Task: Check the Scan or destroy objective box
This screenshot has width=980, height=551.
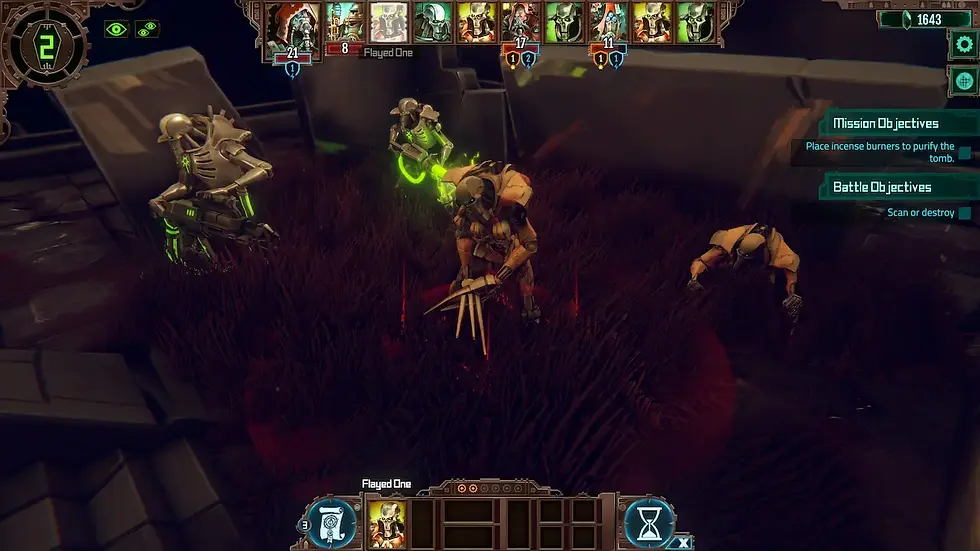Action: point(965,213)
